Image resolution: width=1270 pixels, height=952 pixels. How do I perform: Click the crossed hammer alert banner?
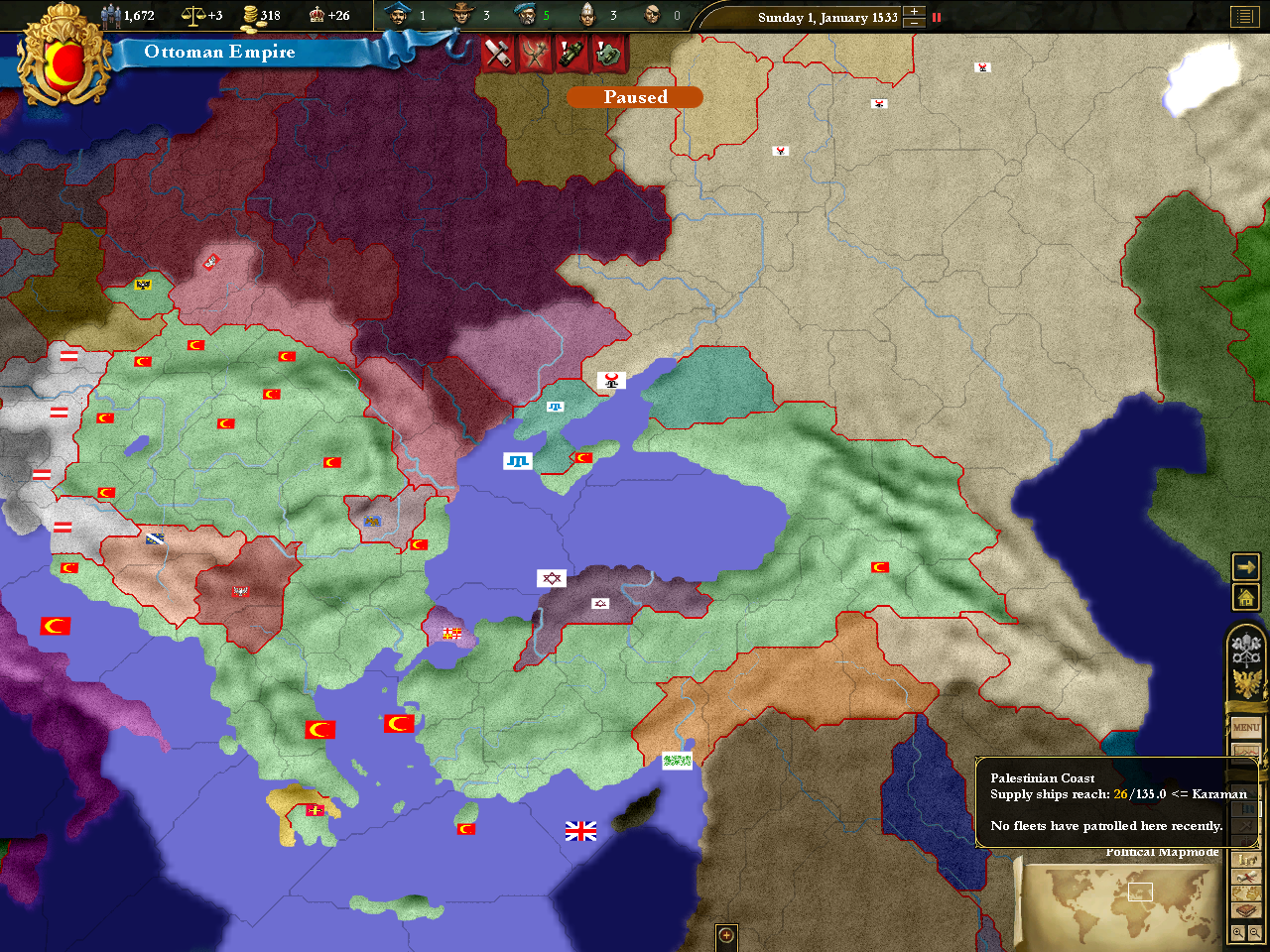[497, 53]
